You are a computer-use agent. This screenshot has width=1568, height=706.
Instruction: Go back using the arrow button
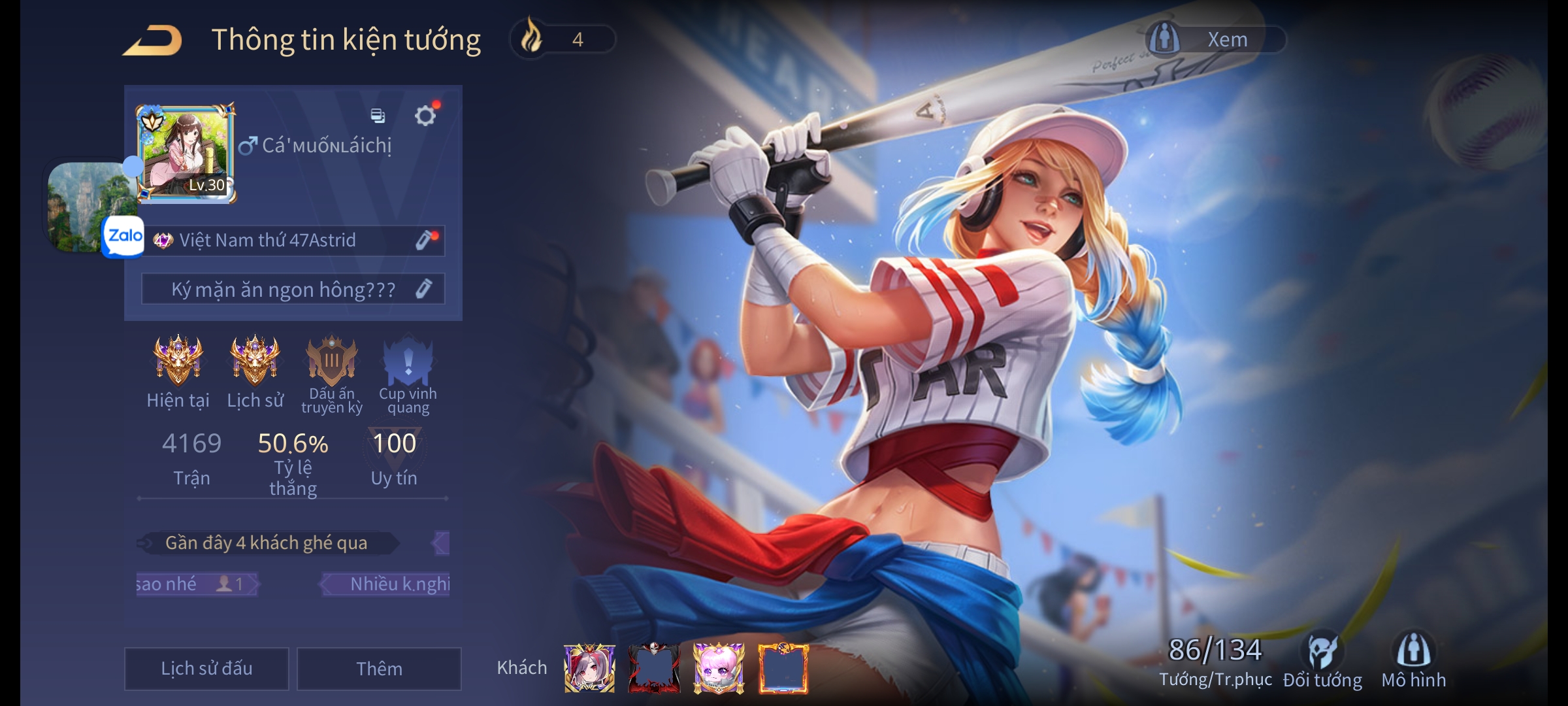click(x=153, y=41)
